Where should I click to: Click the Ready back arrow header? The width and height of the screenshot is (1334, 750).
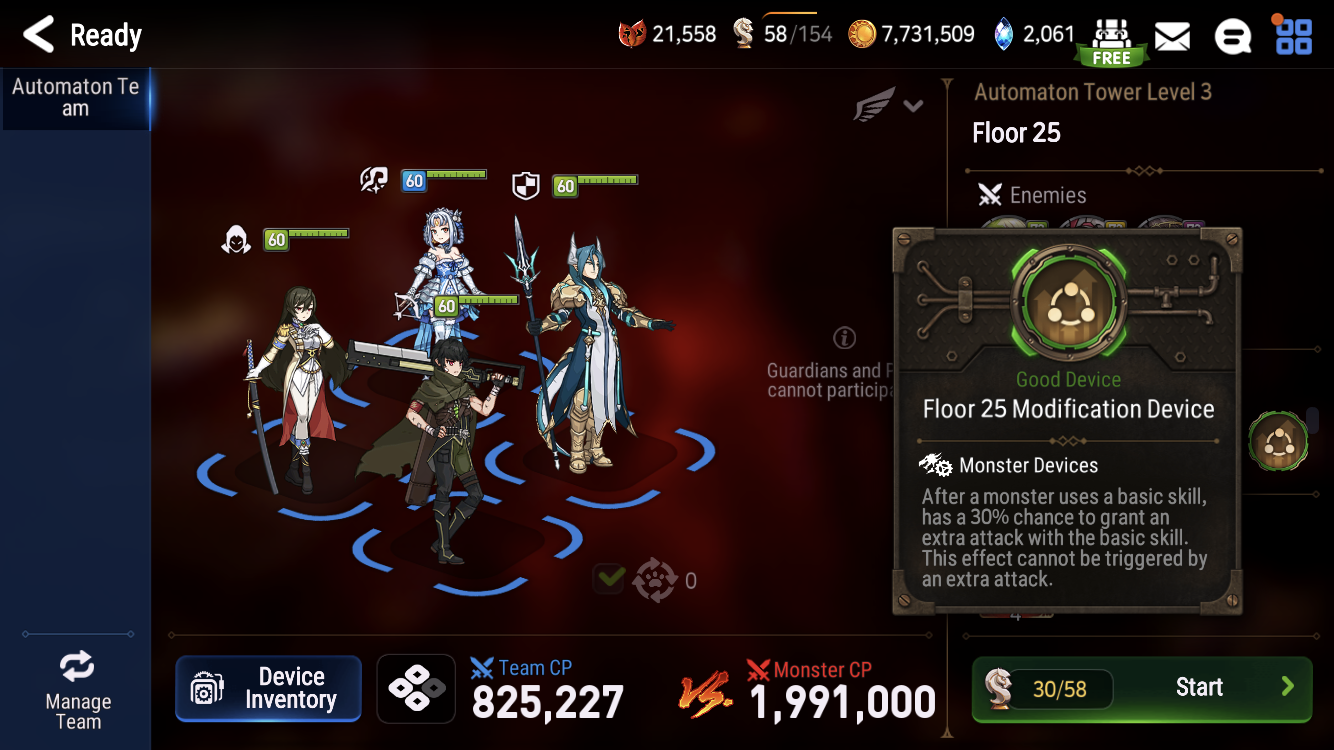pyautogui.click(x=36, y=34)
